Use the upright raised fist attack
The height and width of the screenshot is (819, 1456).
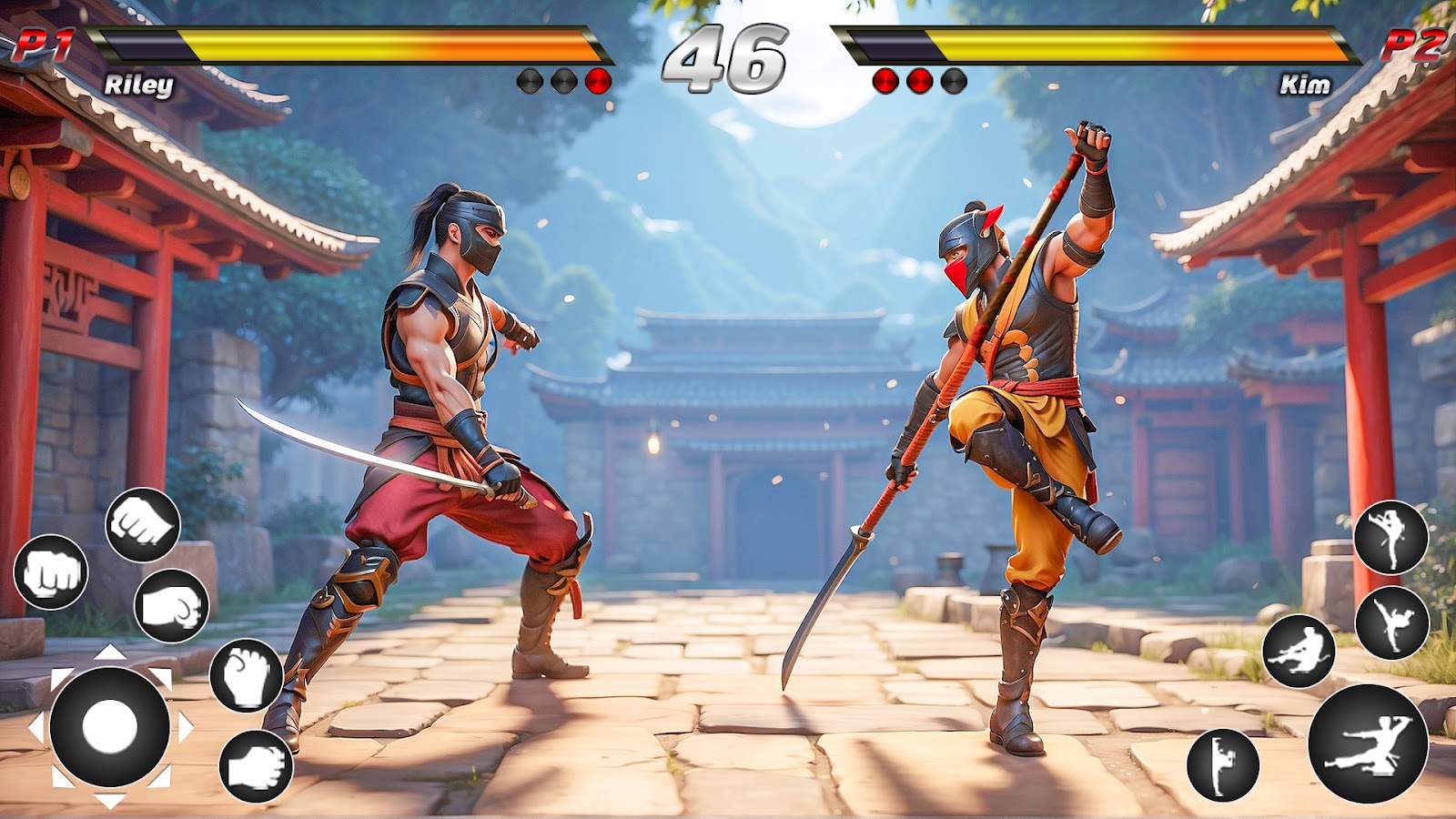tap(246, 675)
